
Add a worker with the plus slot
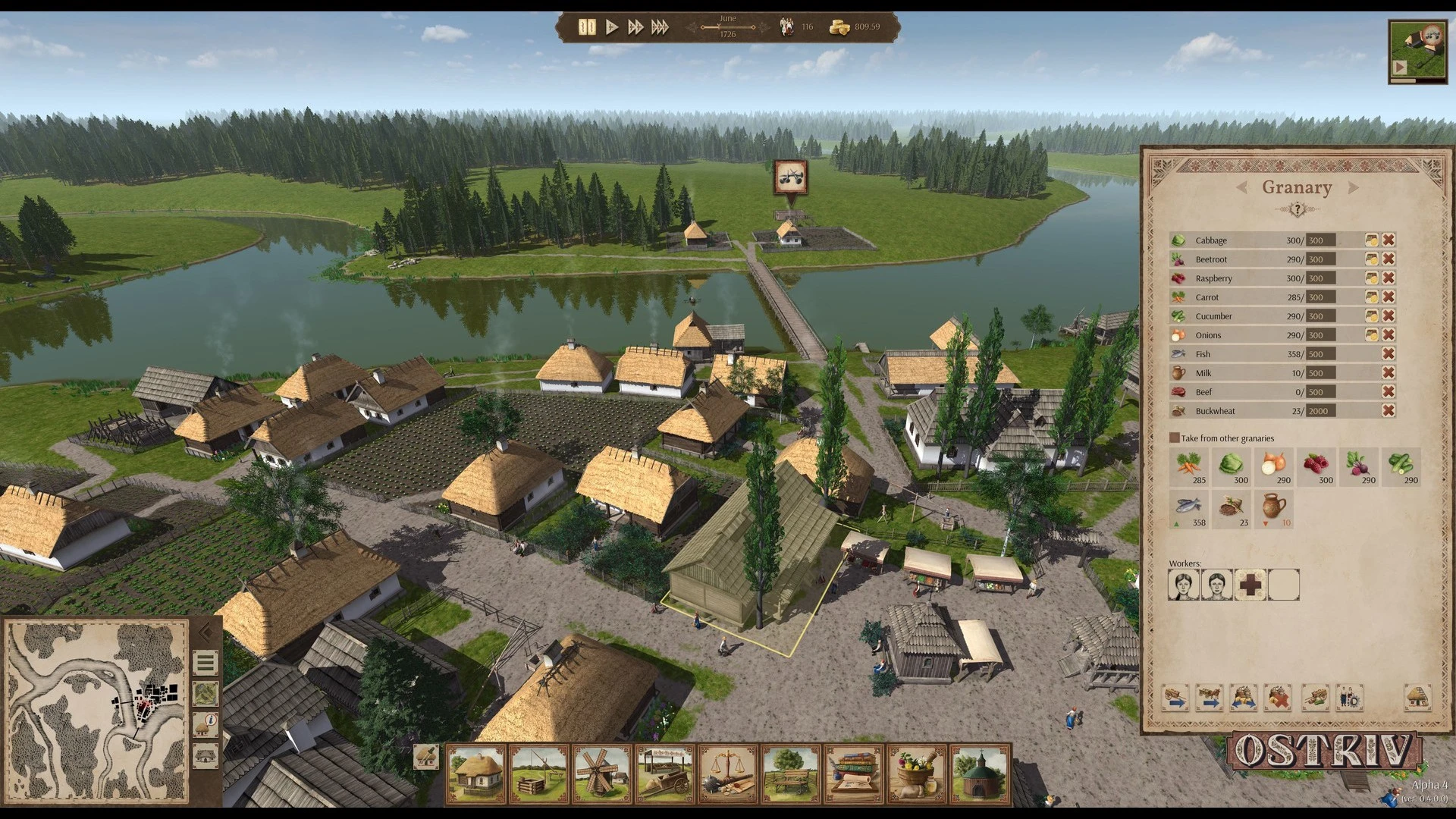(x=1250, y=585)
